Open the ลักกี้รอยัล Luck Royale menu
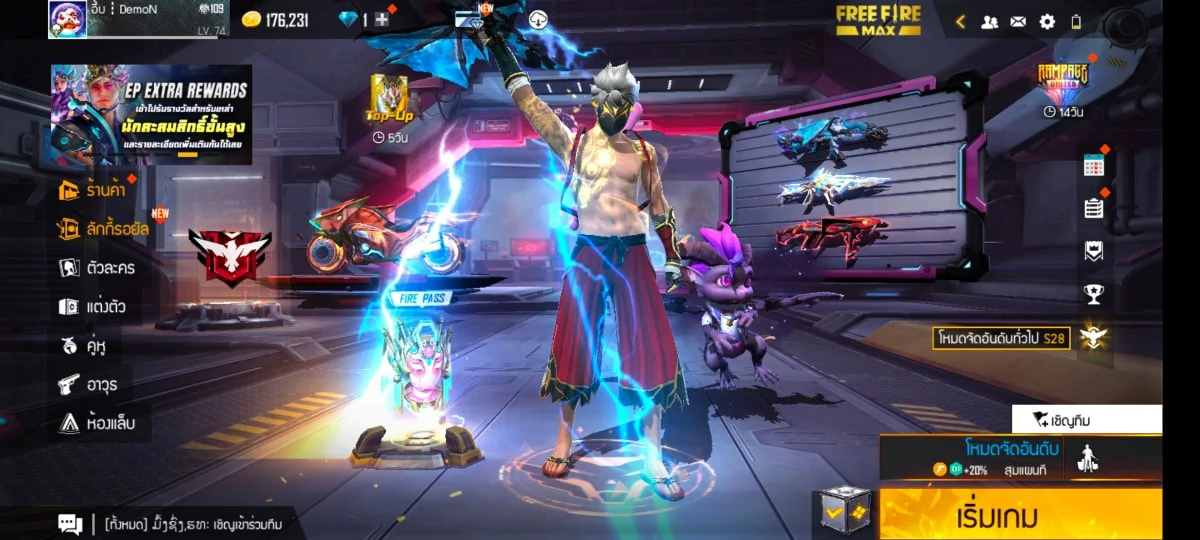 click(x=104, y=229)
